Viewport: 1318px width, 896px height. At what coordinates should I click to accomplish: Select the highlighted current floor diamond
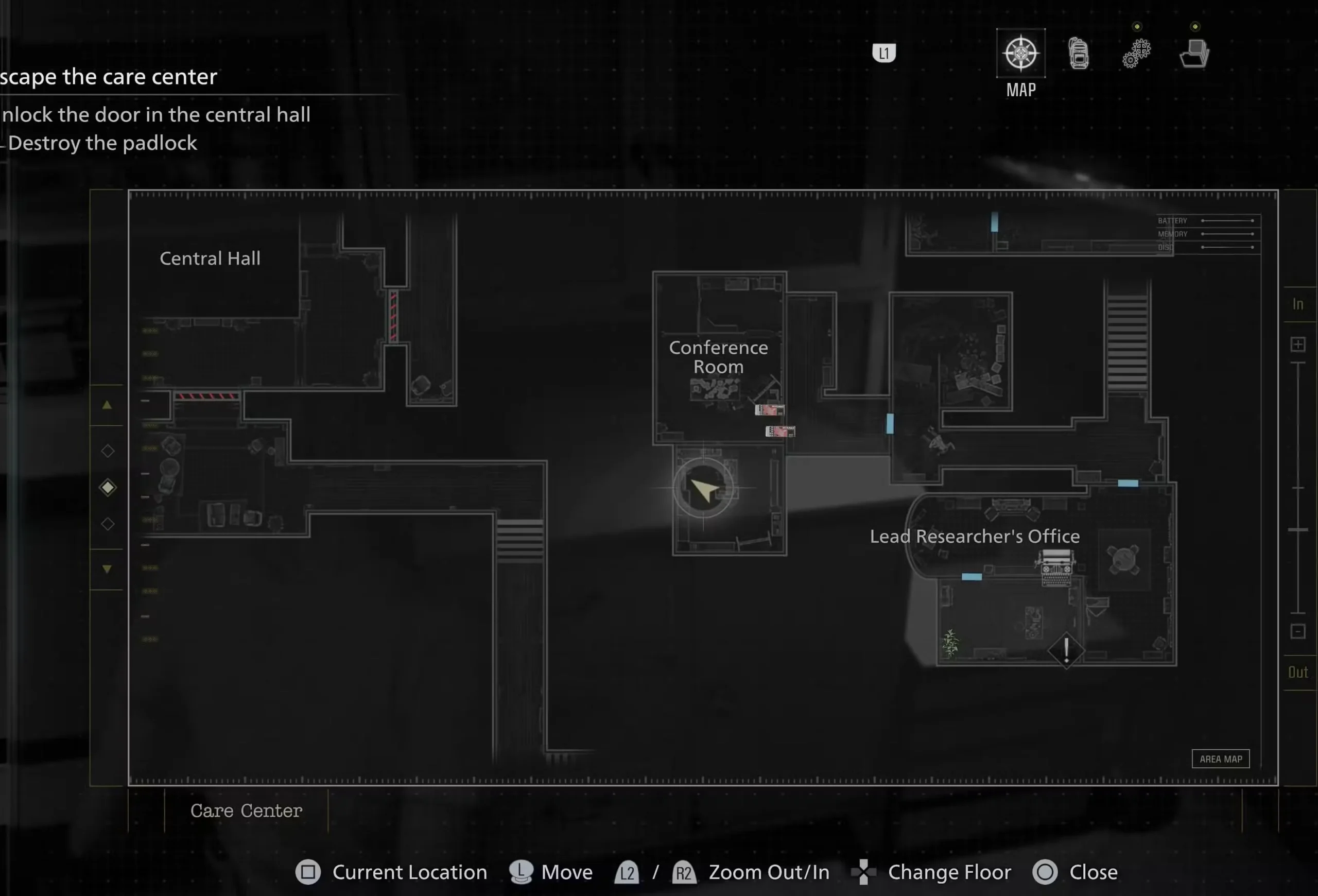pyautogui.click(x=107, y=487)
